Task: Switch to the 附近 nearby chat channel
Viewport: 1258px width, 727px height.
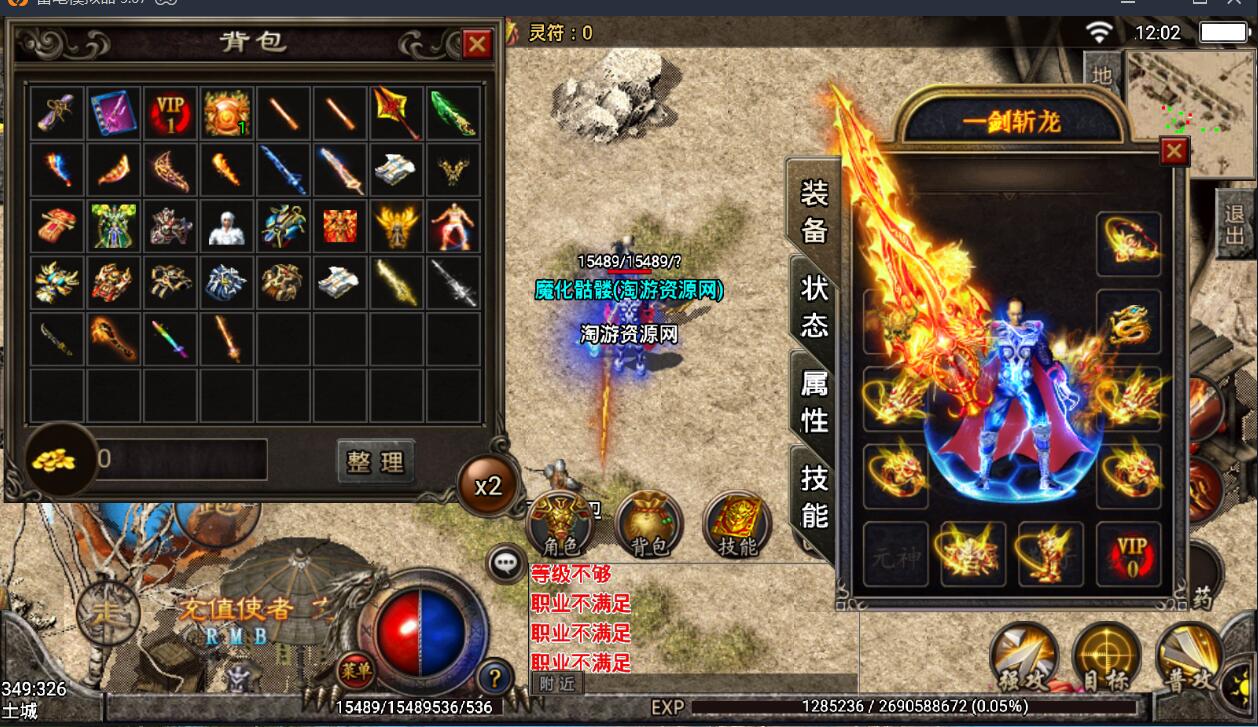Action: point(556,684)
